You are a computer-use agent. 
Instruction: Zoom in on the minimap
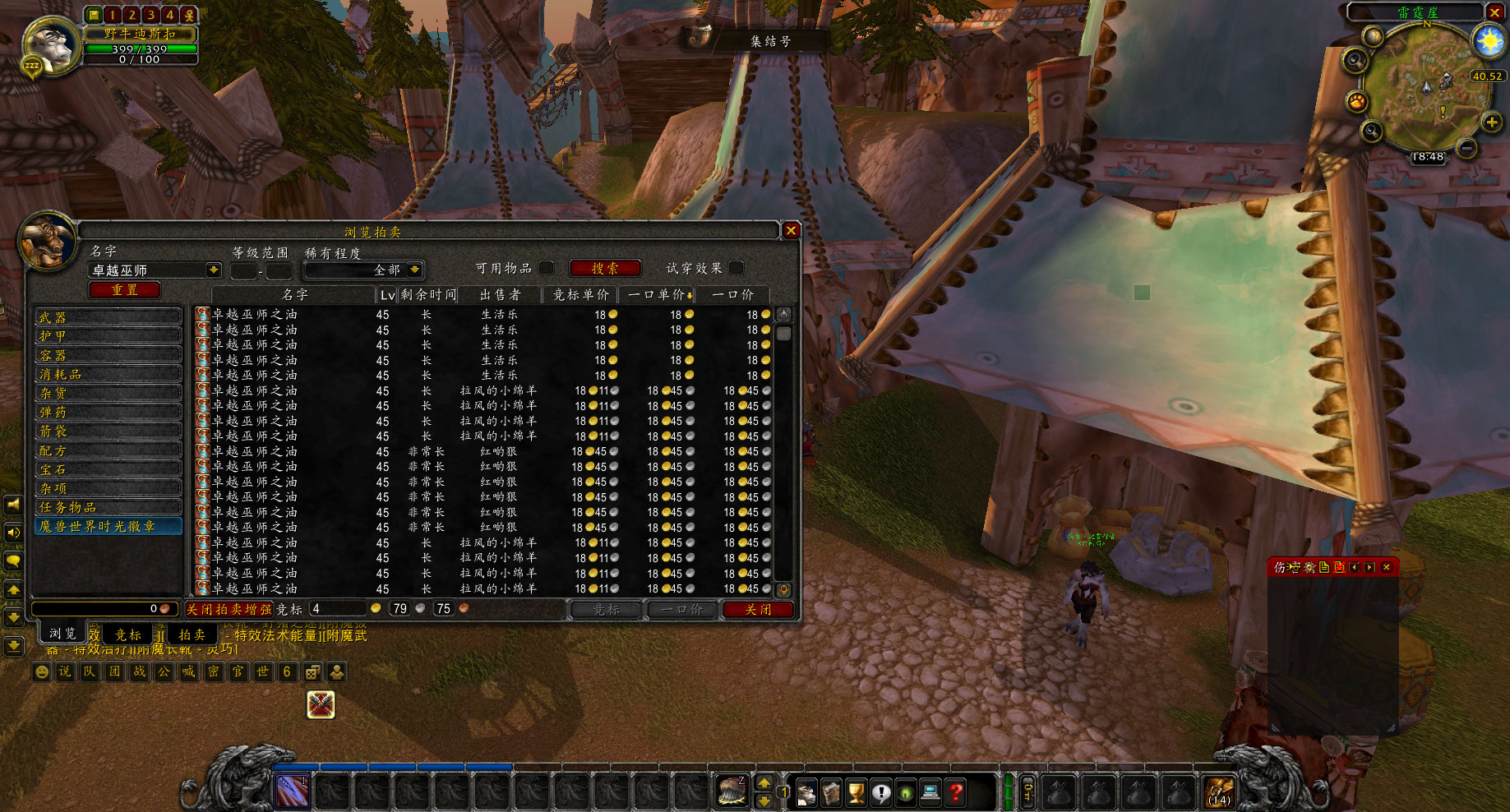click(1492, 122)
